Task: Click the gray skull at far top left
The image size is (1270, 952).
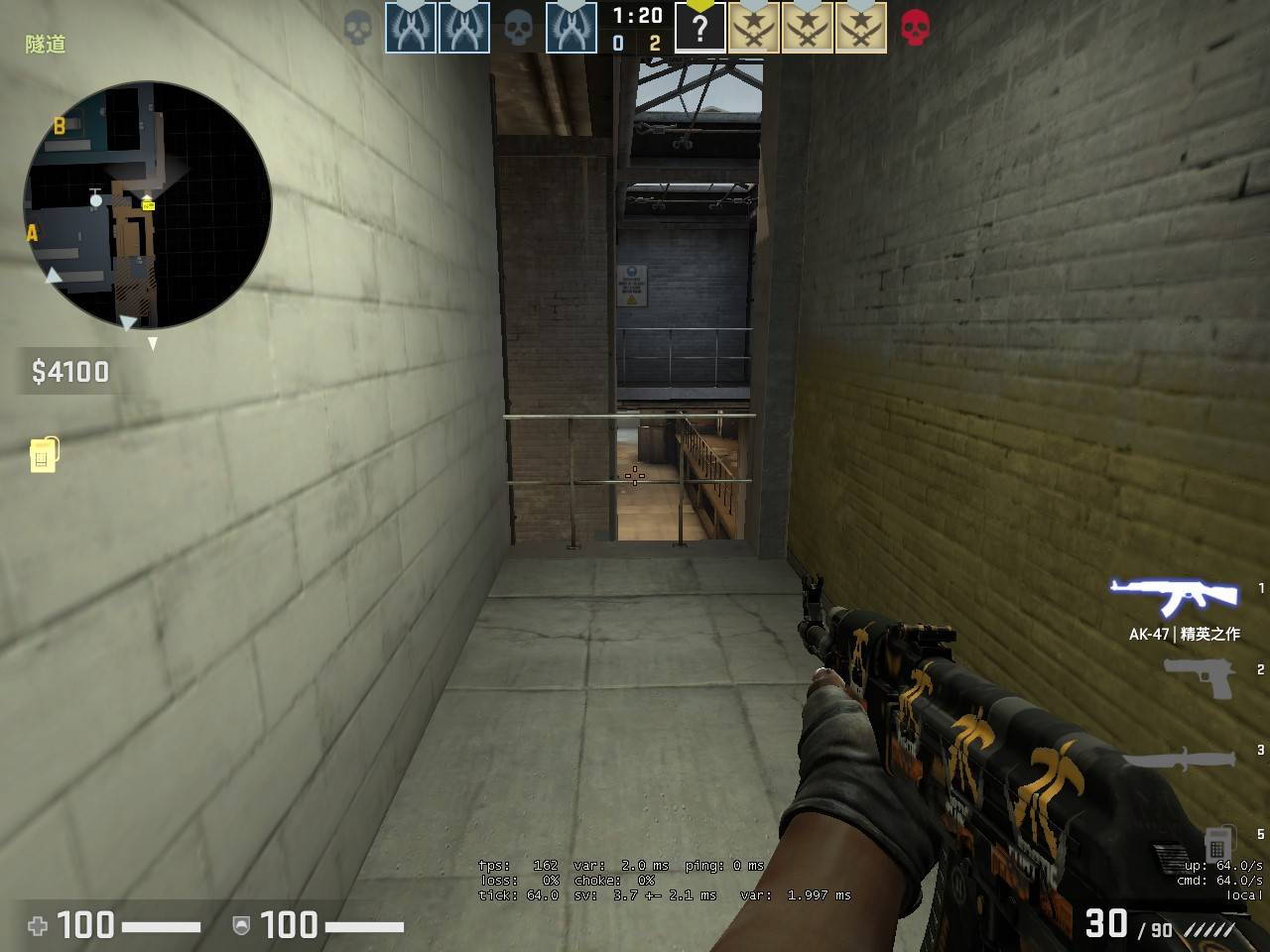Action: (x=356, y=29)
